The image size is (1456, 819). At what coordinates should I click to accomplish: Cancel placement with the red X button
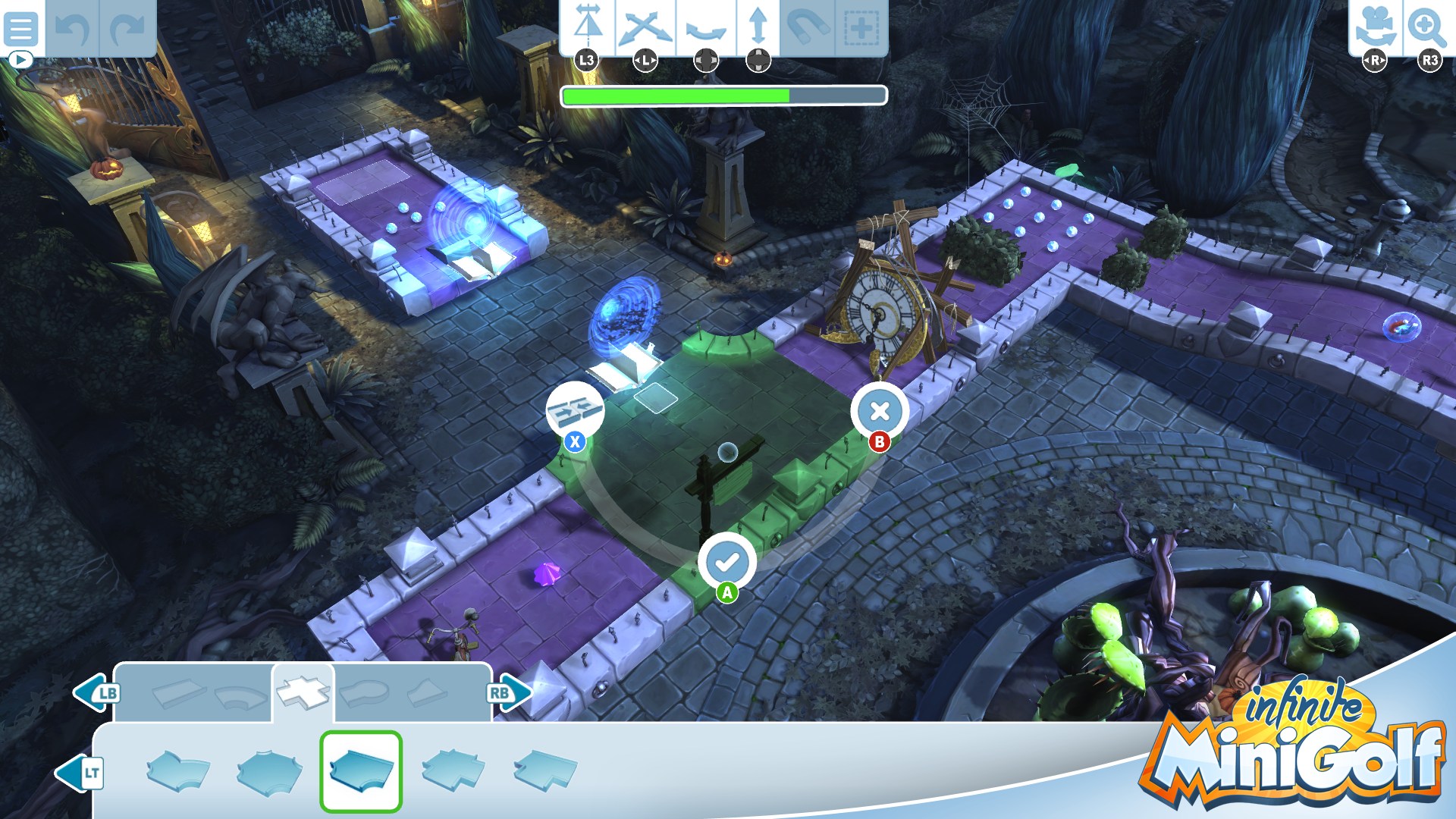[x=880, y=410]
